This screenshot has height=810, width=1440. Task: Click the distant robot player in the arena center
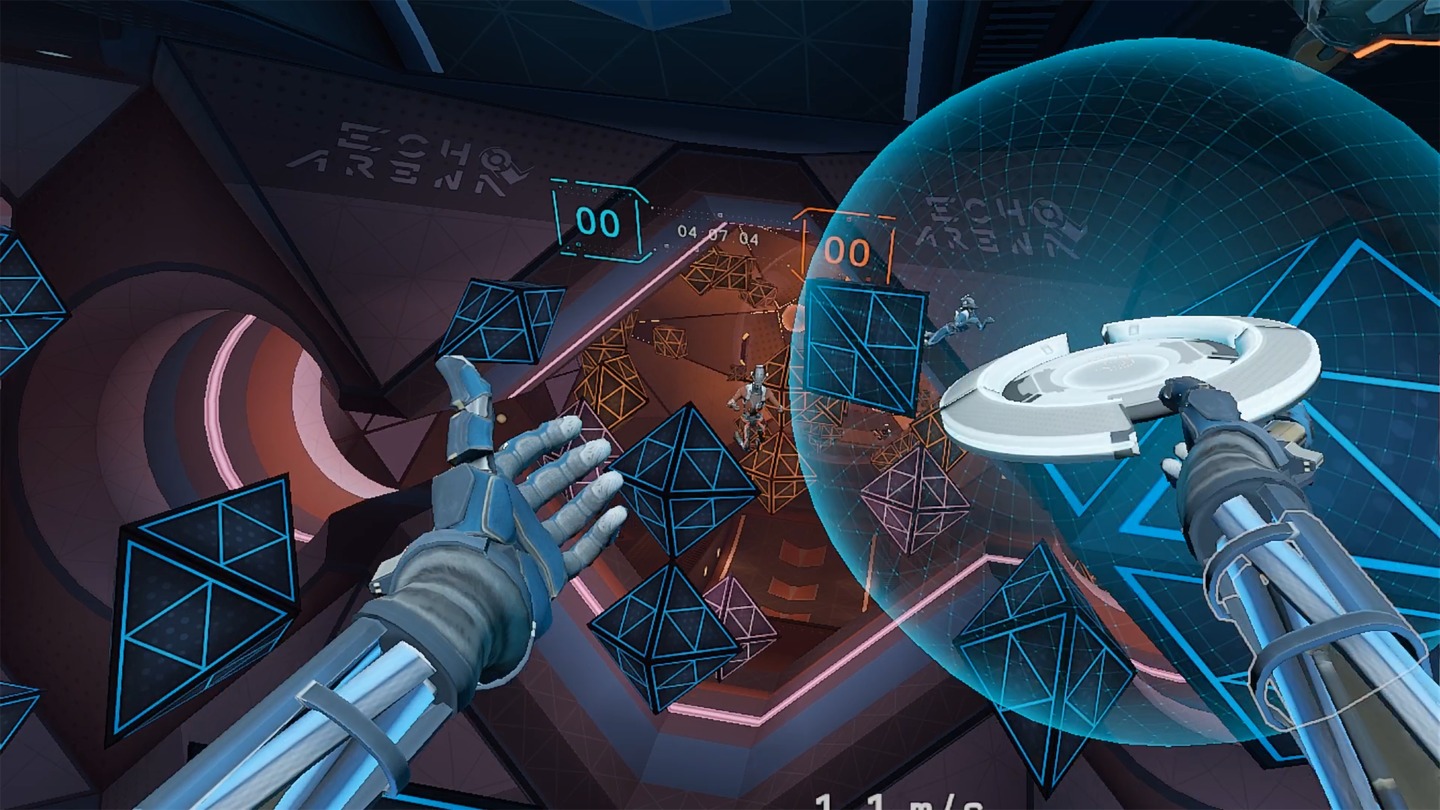(756, 400)
